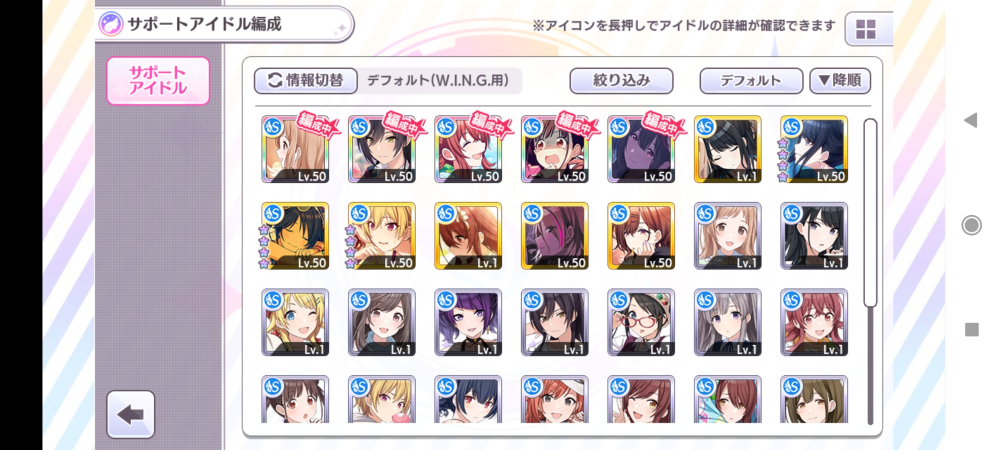The image size is (999, 450).
Task: Open the デフォルト sort order button
Action: [750, 81]
